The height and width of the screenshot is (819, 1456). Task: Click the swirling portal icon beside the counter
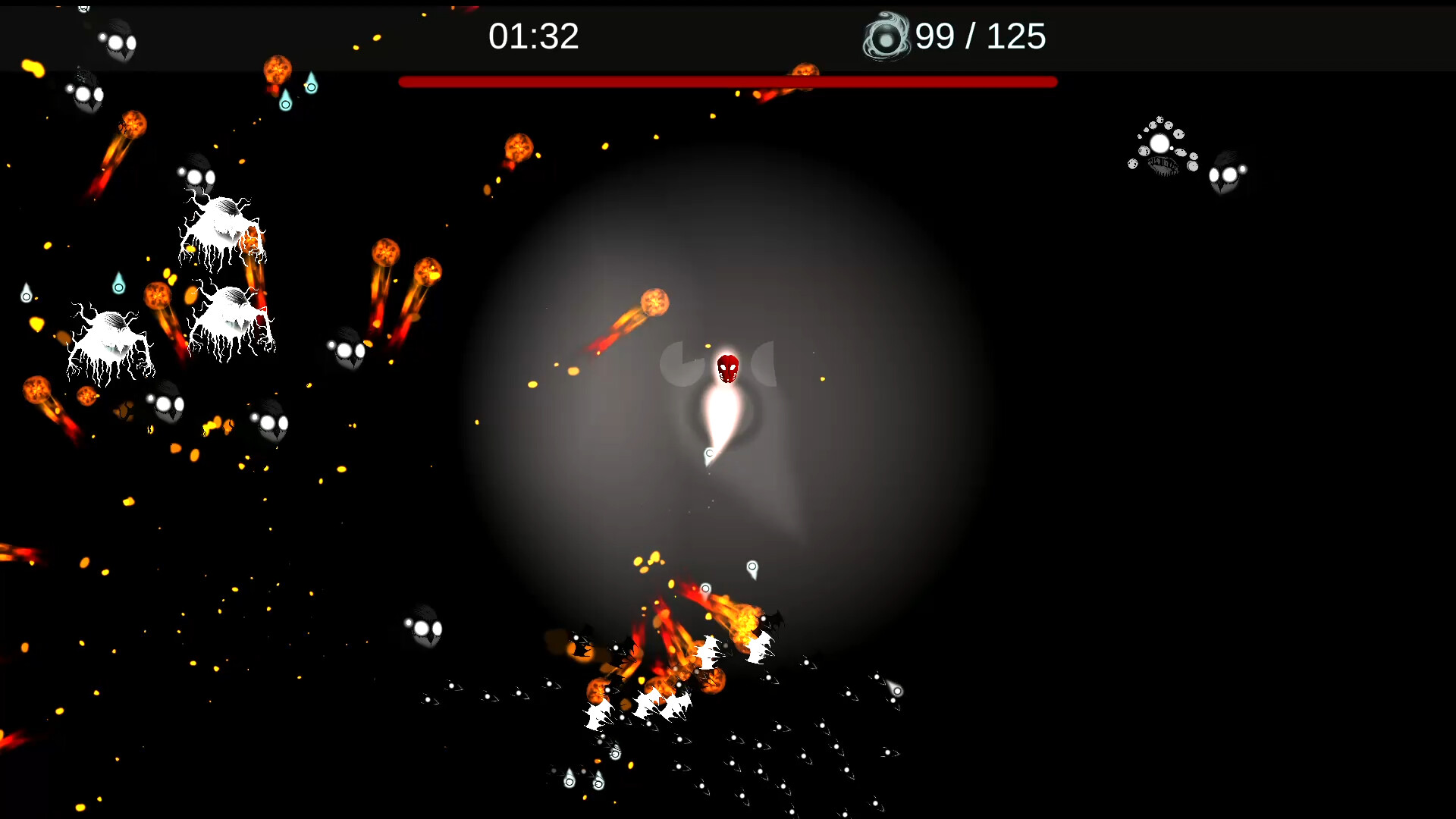(886, 36)
